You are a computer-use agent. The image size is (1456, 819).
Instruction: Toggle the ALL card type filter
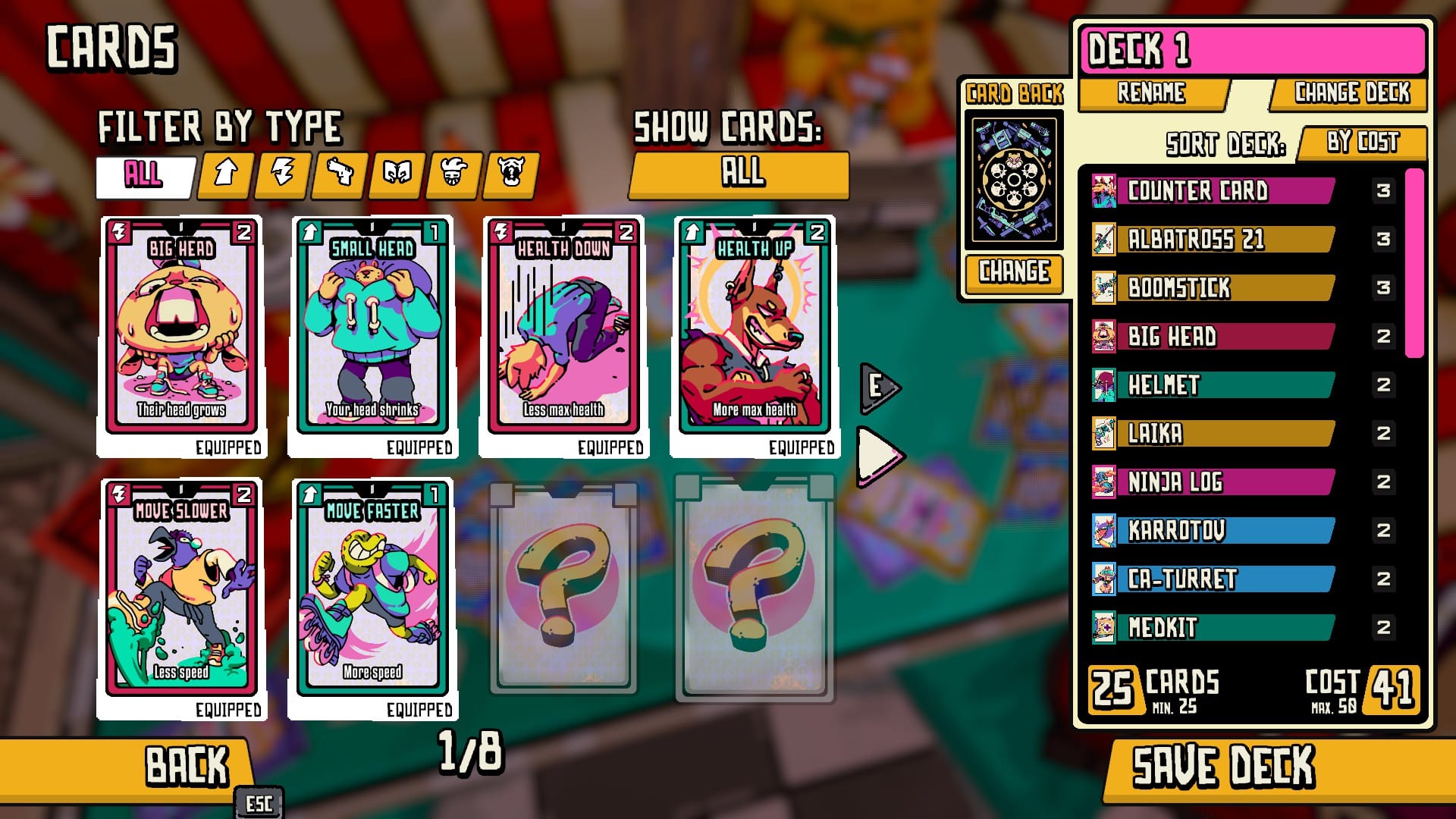[x=144, y=174]
